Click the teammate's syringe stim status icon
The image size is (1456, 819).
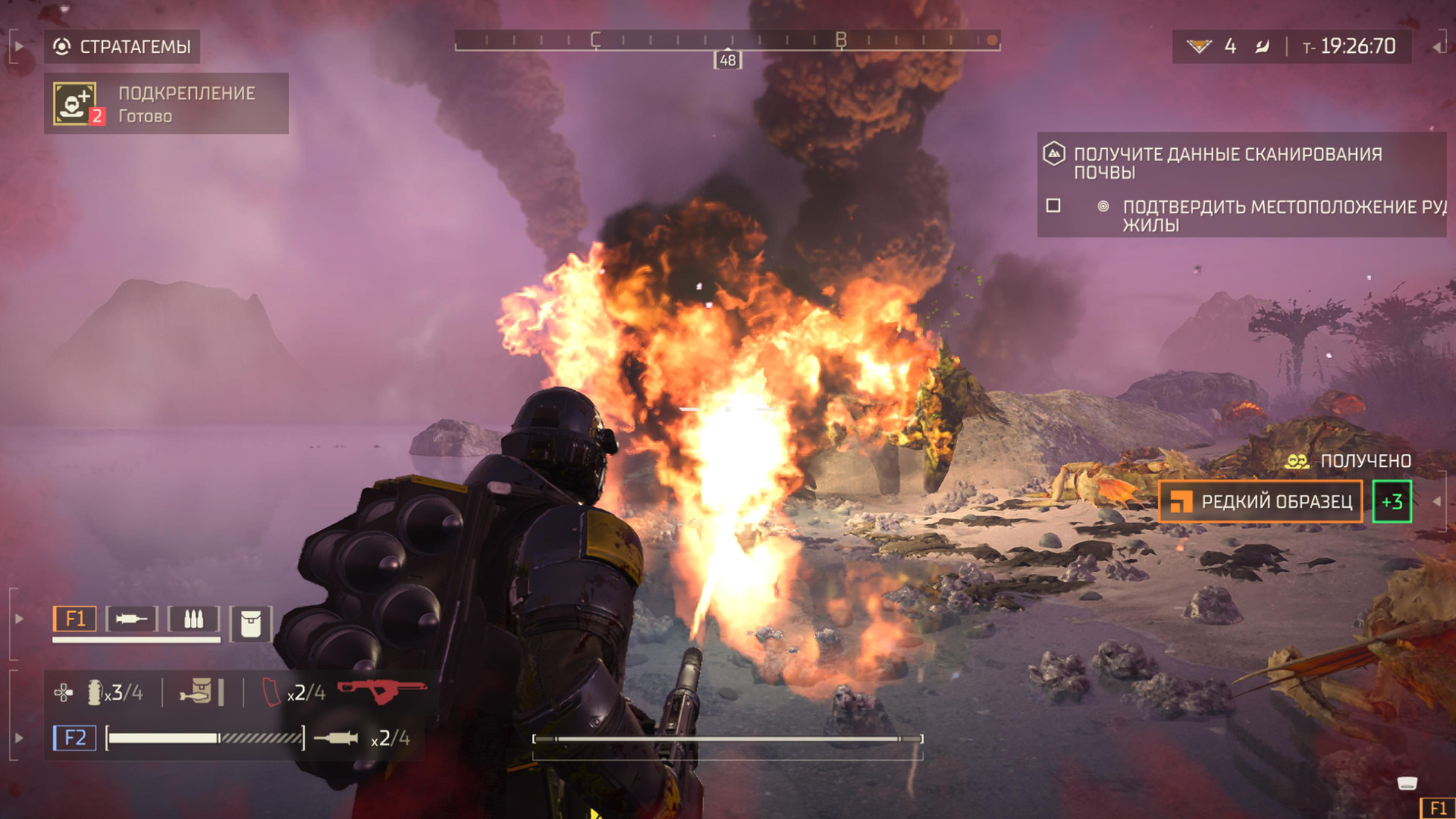132,619
